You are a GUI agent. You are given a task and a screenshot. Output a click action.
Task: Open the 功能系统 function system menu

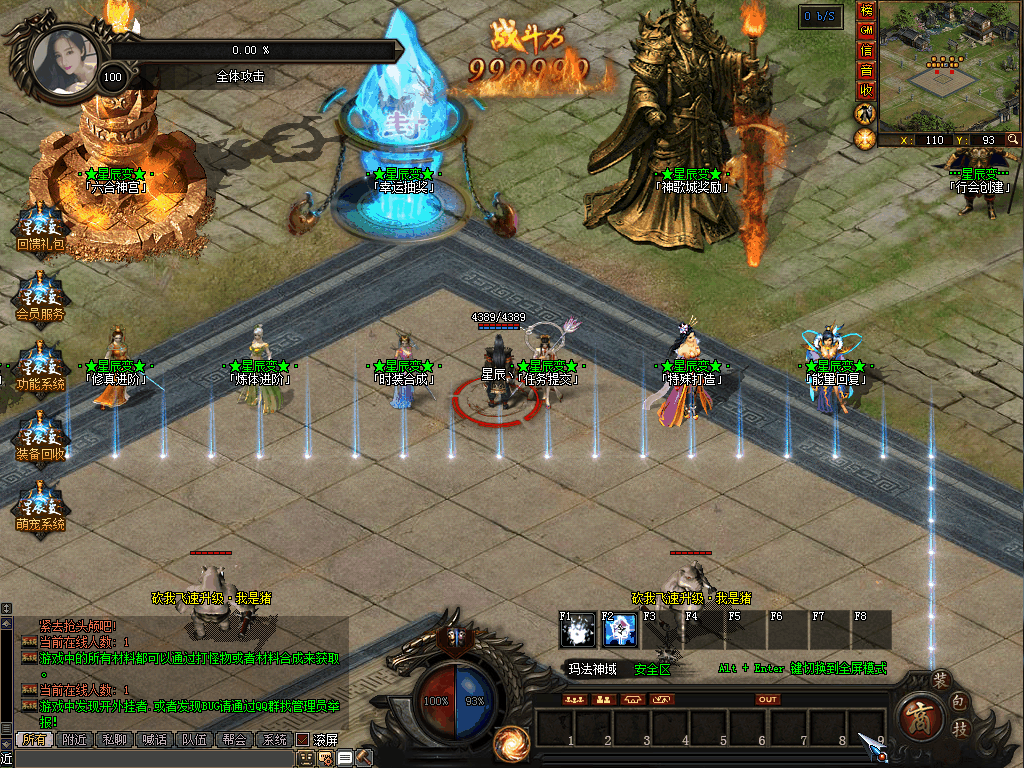pos(40,368)
